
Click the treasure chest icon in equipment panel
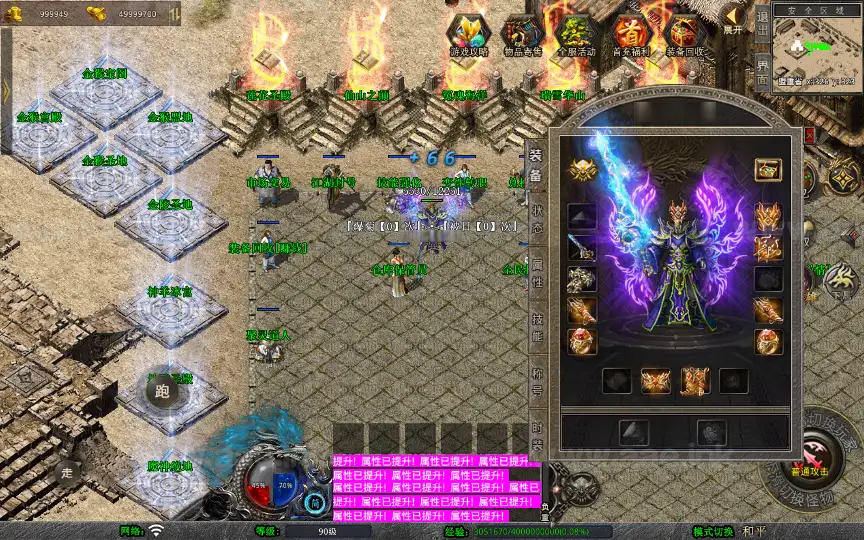[x=768, y=169]
